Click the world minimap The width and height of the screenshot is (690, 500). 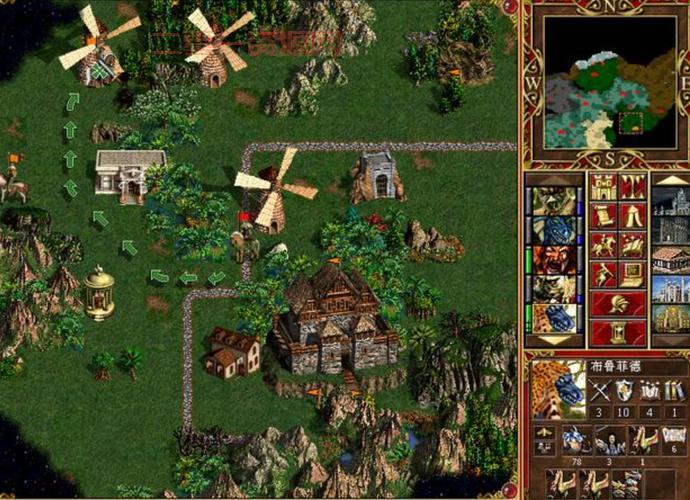604,81
